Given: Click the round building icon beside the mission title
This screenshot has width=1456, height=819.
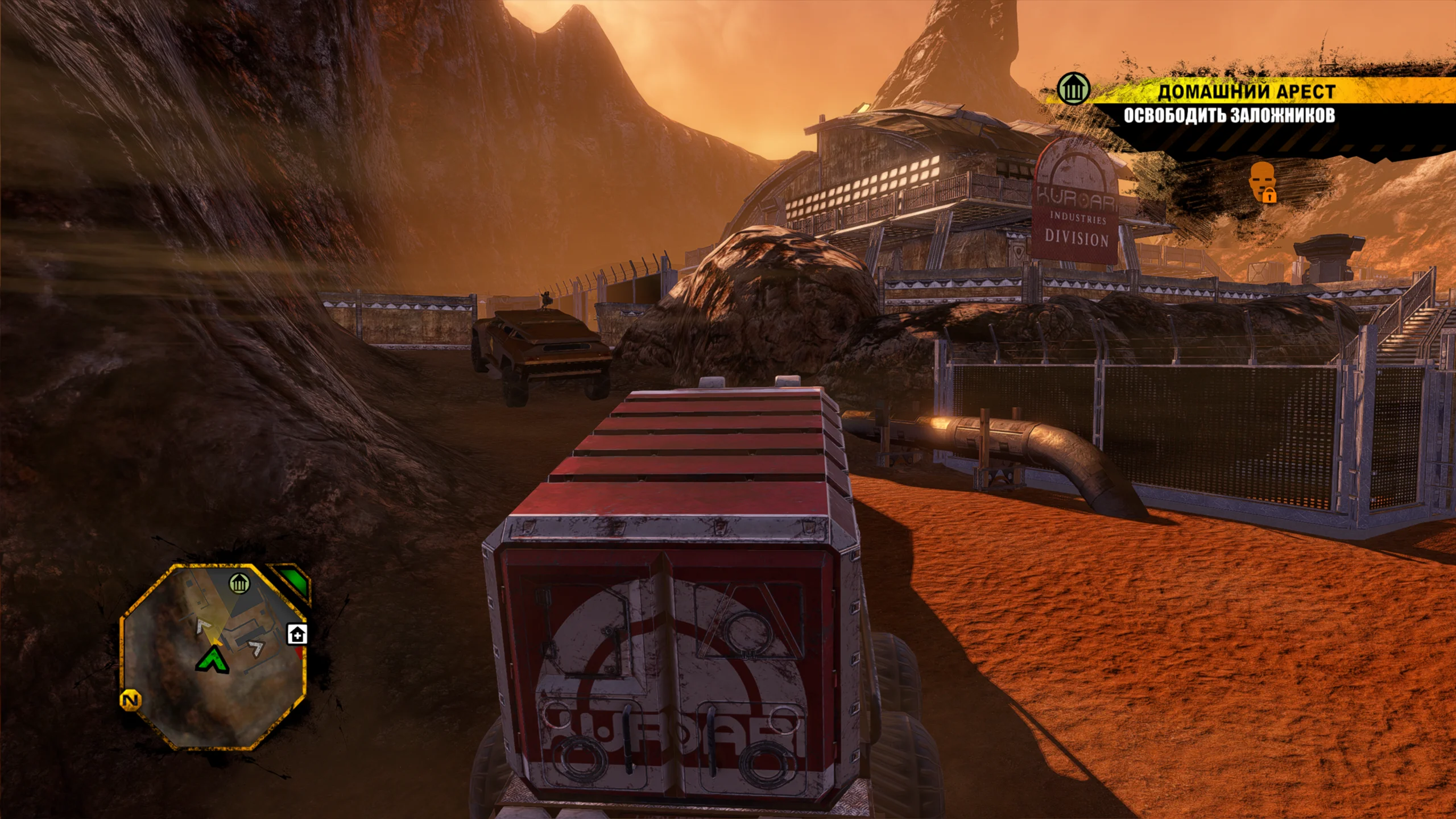Looking at the screenshot, I should (x=1073, y=90).
